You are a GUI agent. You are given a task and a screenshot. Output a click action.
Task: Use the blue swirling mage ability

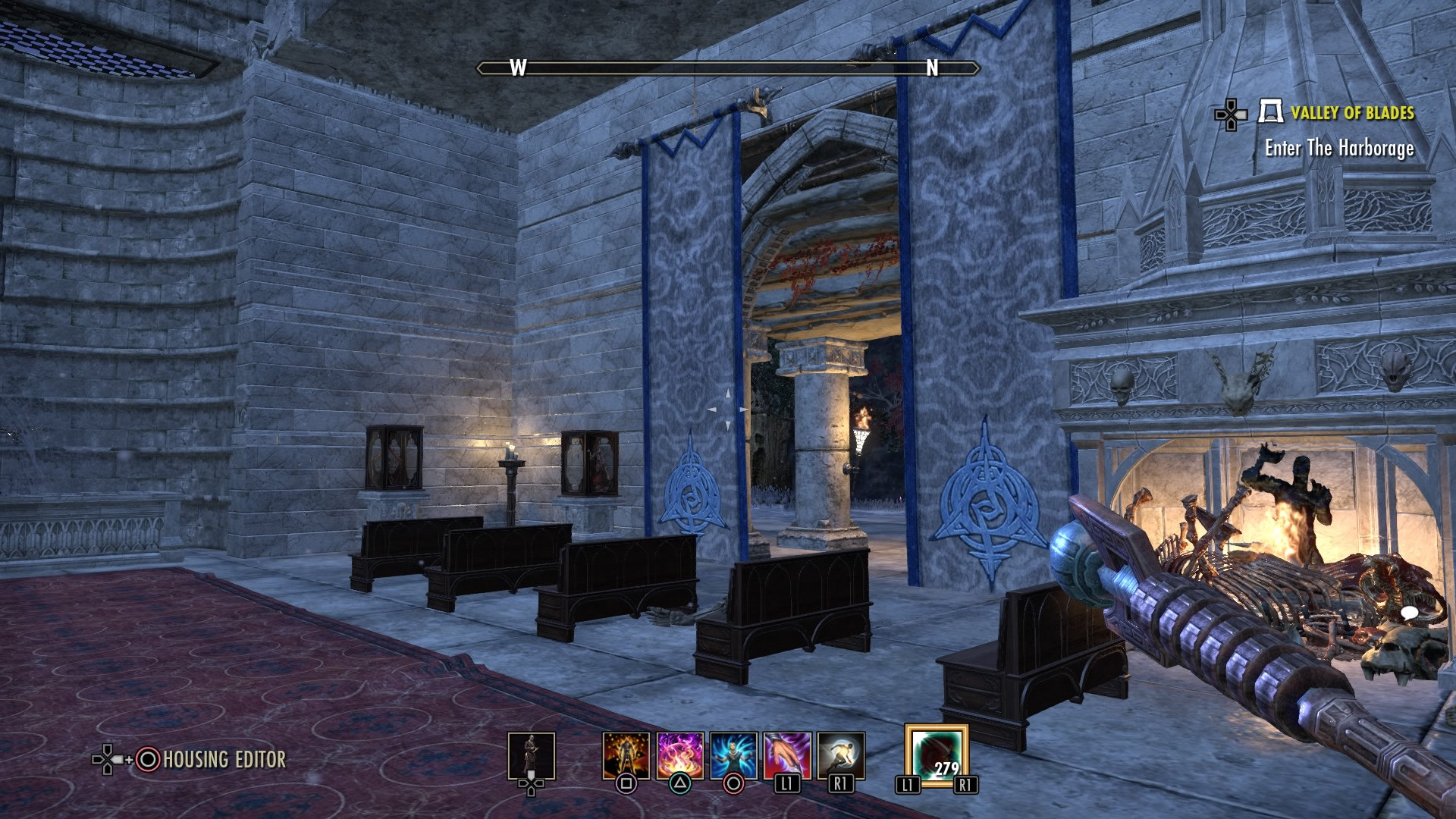click(x=733, y=755)
